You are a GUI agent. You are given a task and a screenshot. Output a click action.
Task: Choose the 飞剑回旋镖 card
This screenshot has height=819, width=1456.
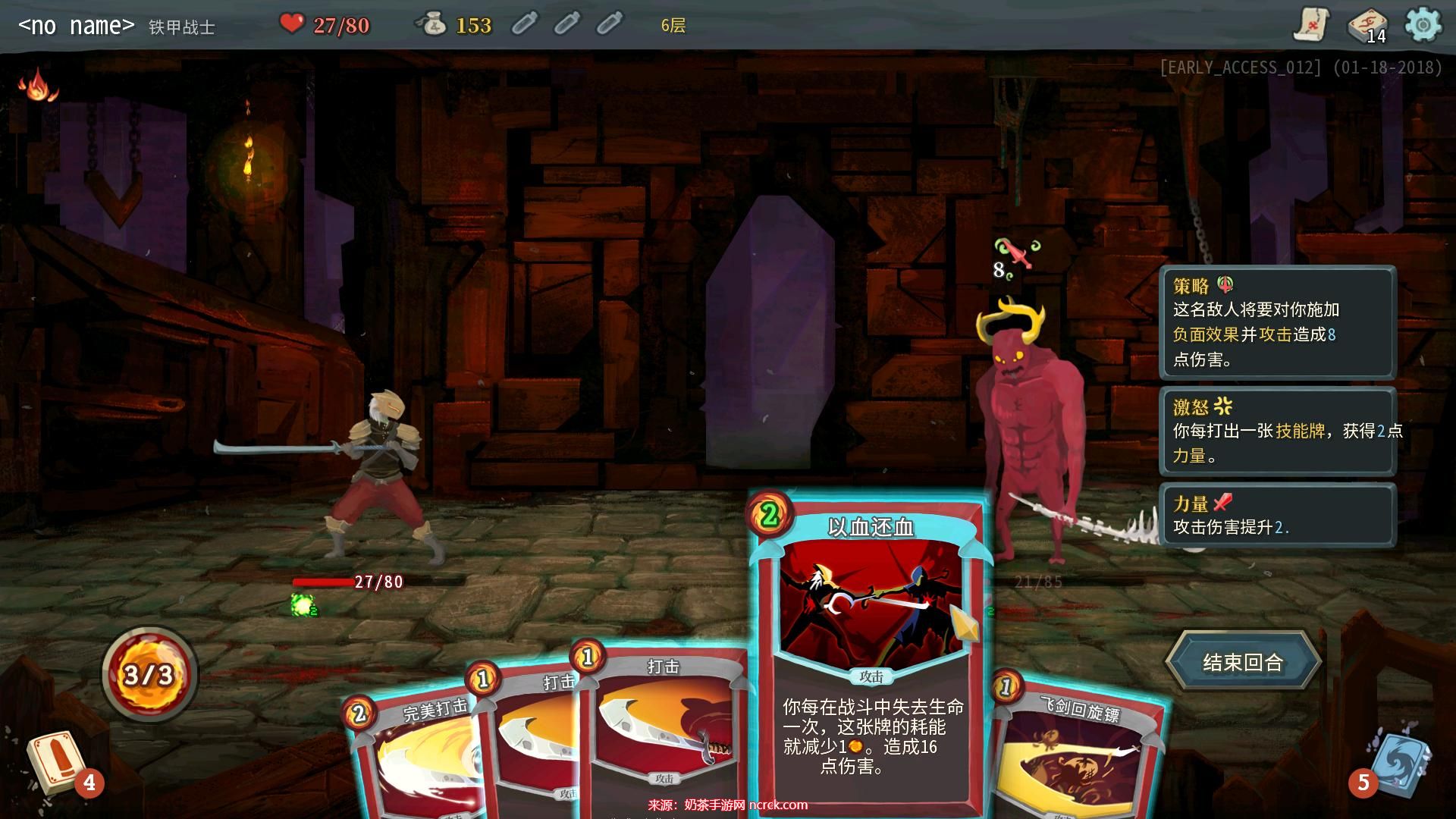tap(1077, 758)
